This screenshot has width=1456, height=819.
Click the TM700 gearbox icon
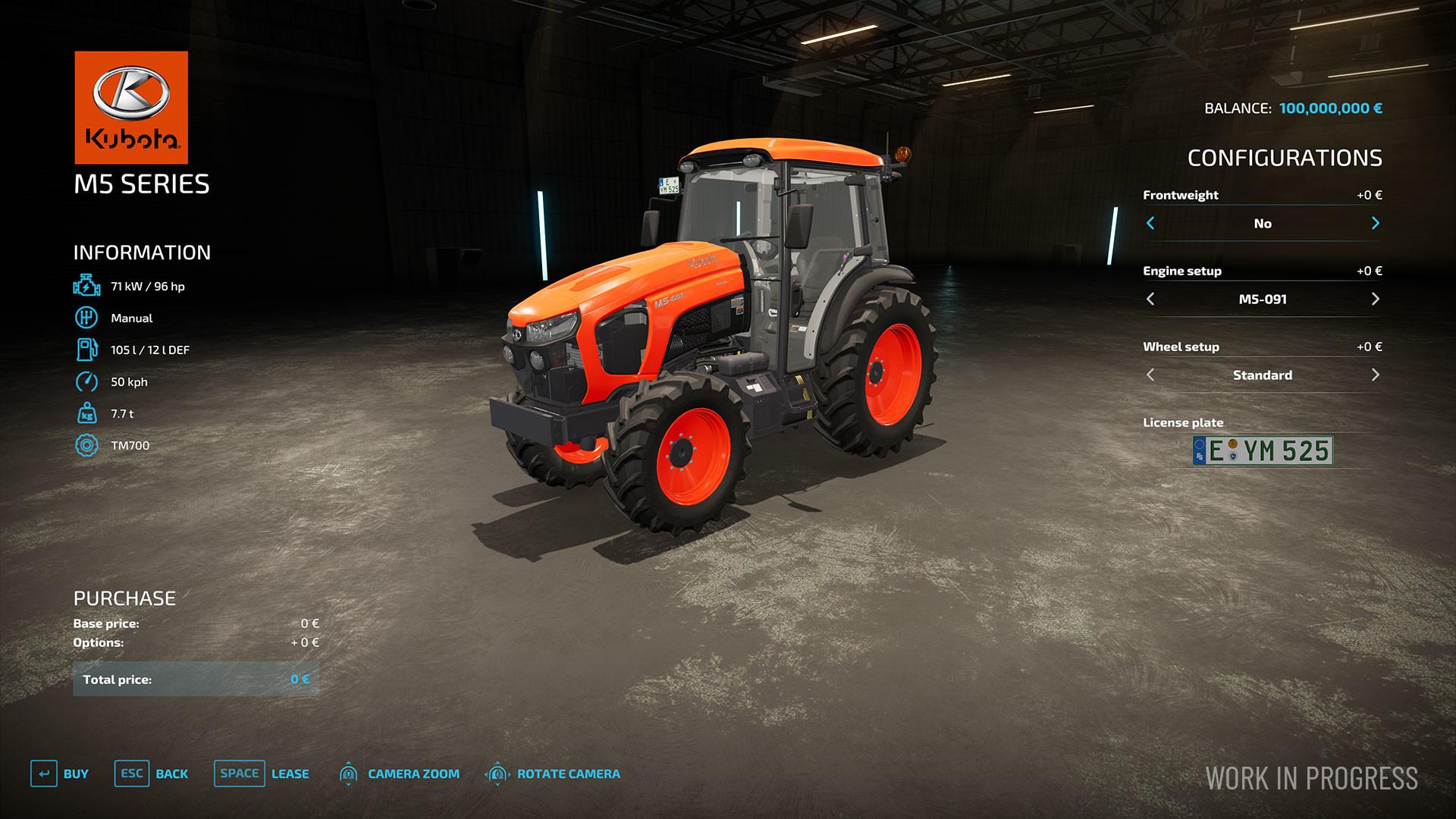[86, 445]
